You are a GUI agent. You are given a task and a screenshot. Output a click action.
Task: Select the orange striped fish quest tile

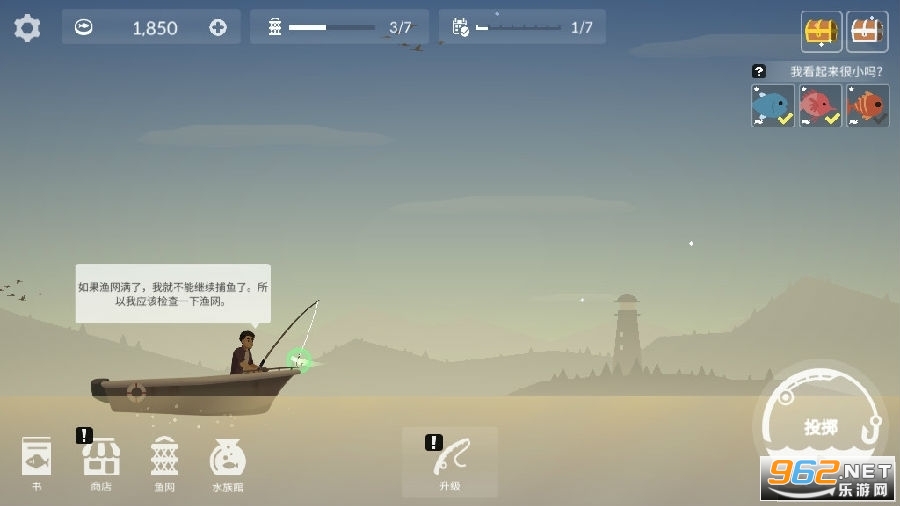(867, 105)
